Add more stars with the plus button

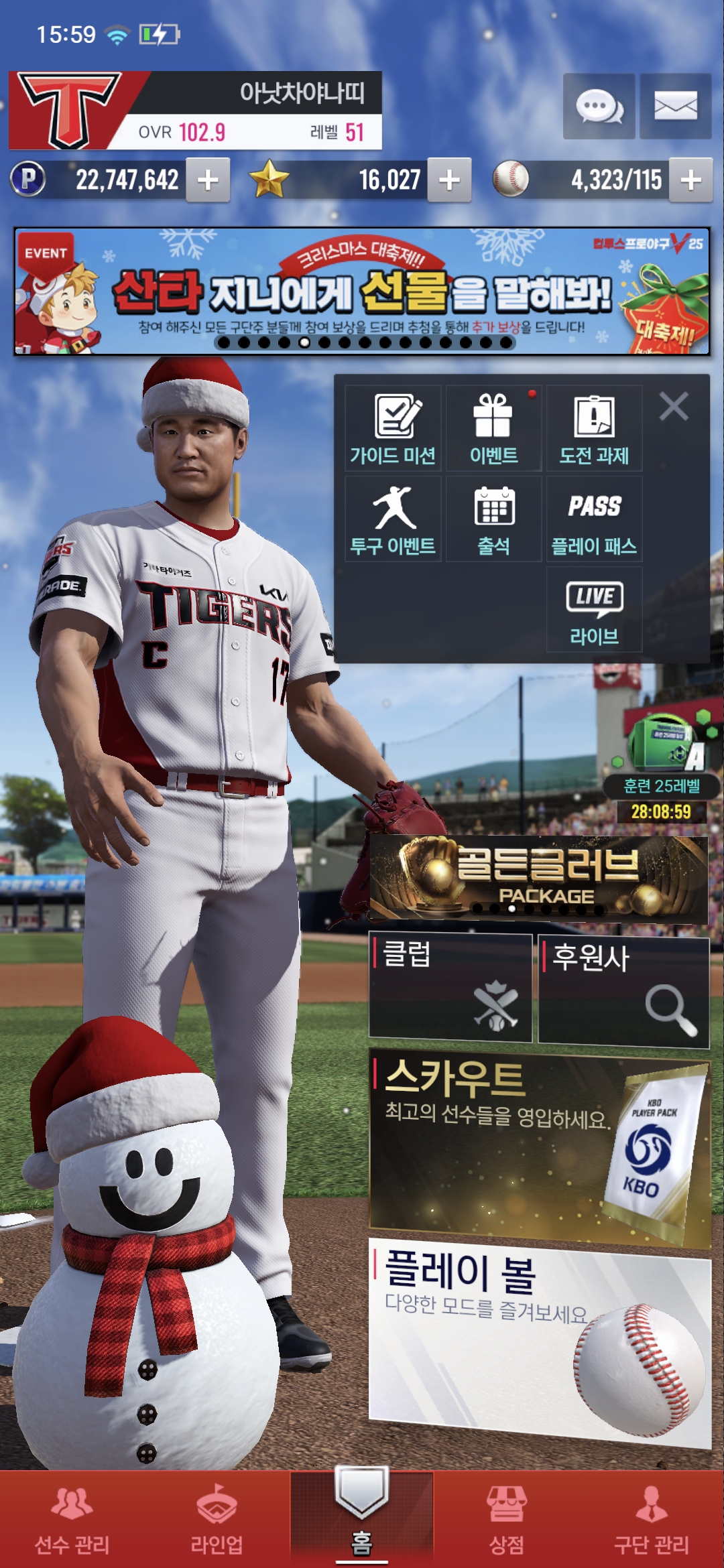[x=449, y=180]
